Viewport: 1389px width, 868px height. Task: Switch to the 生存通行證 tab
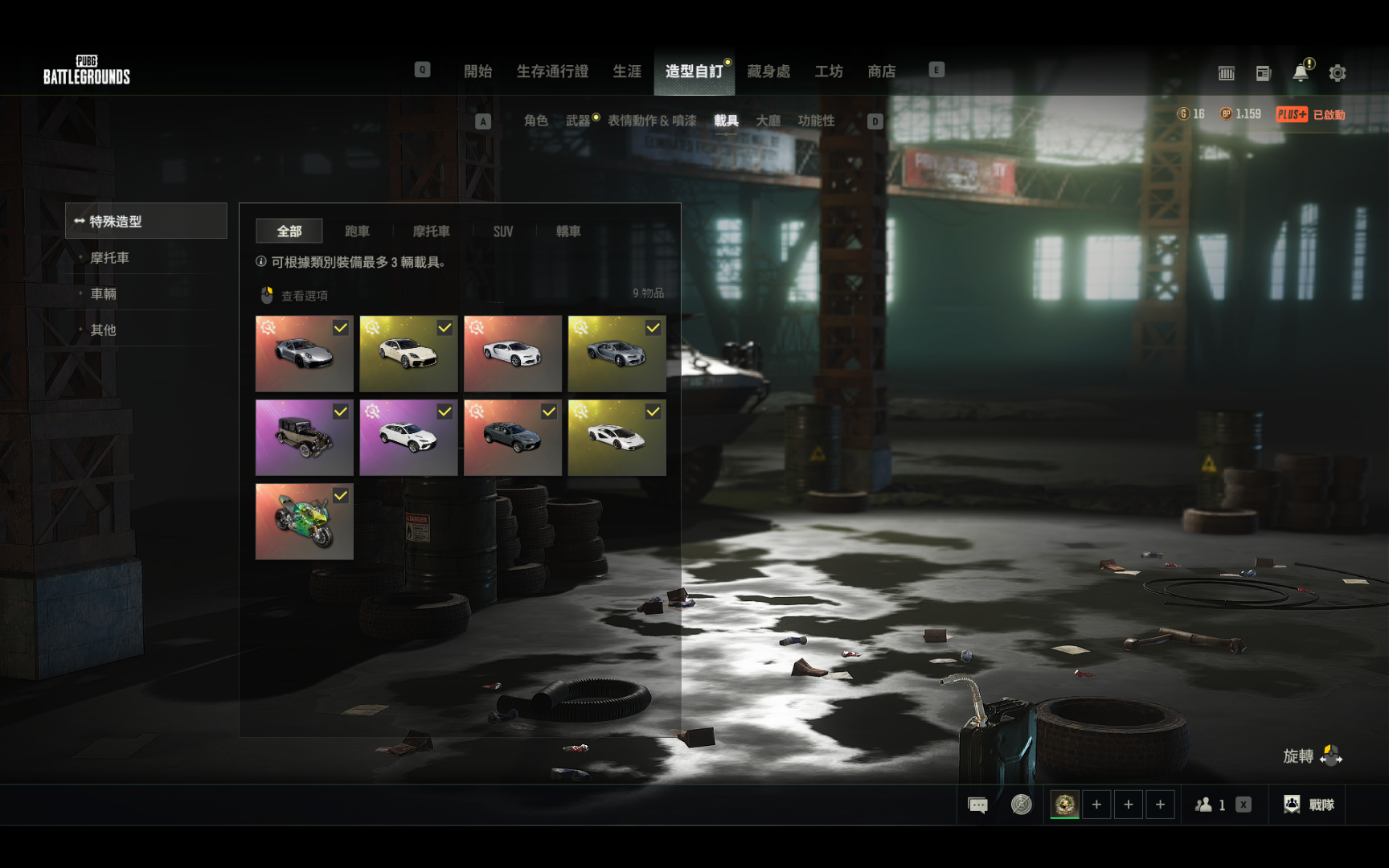(x=552, y=72)
